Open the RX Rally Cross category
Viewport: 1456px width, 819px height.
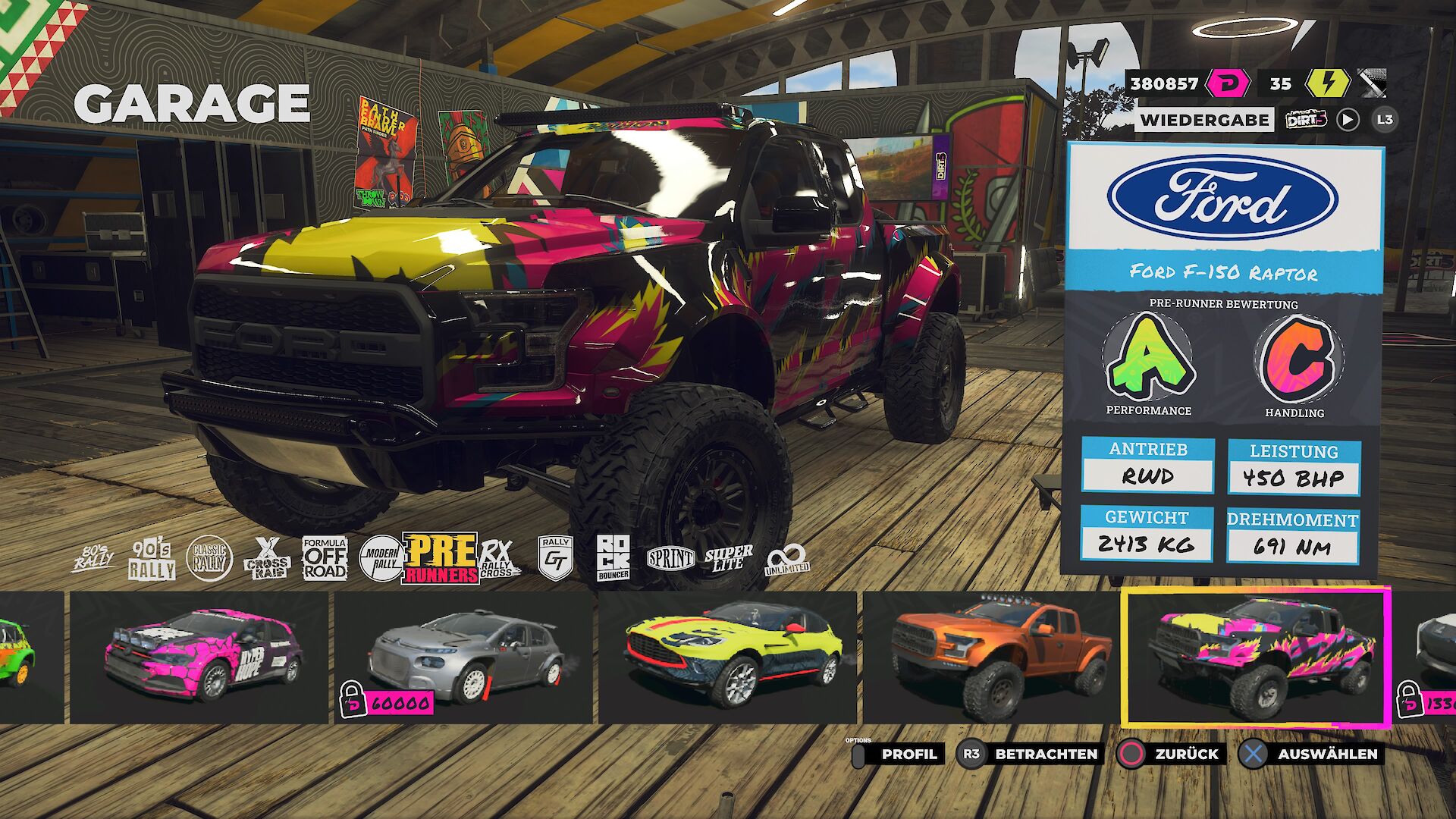(498, 560)
